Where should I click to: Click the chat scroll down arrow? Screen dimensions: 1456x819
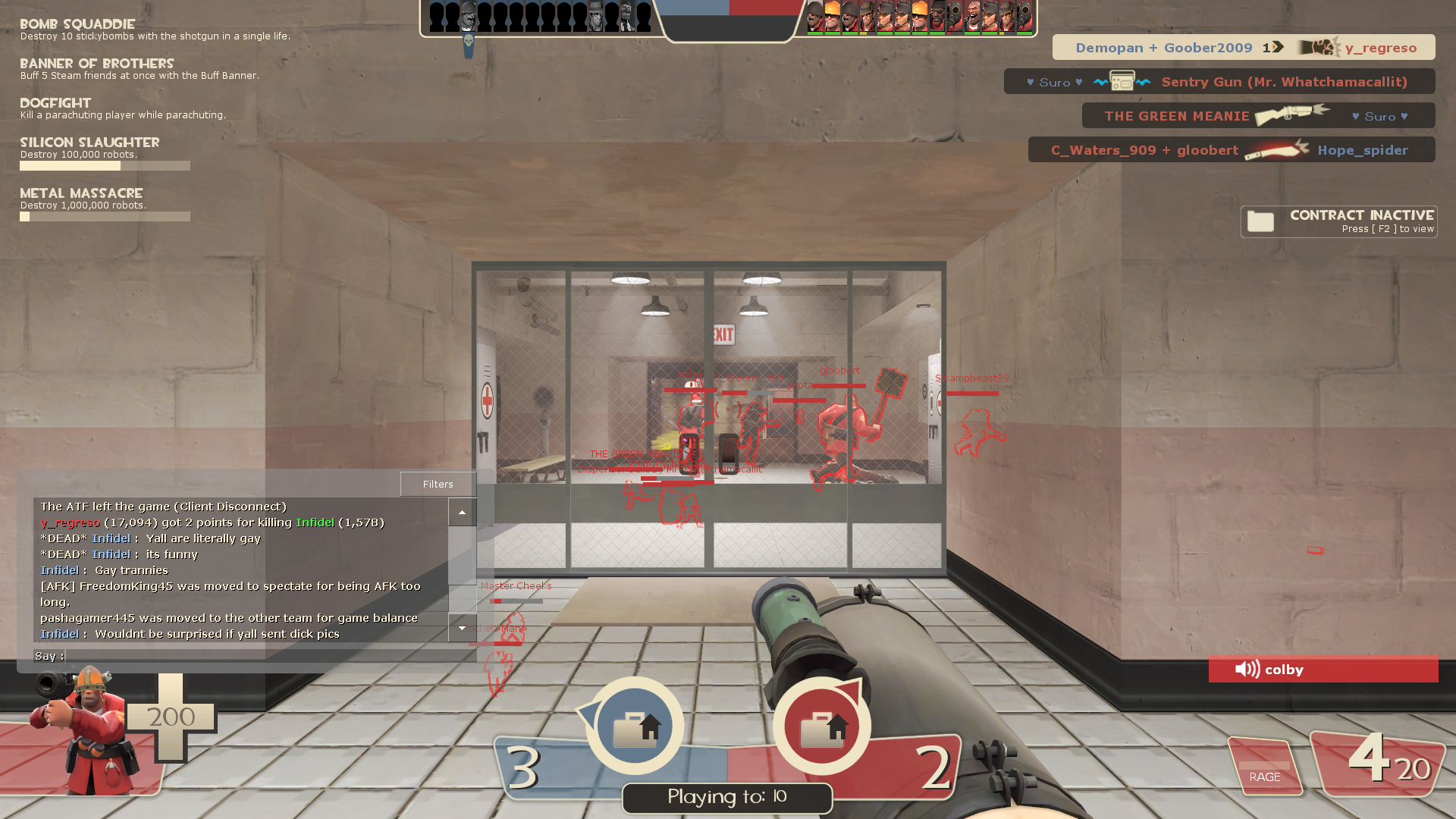click(462, 628)
